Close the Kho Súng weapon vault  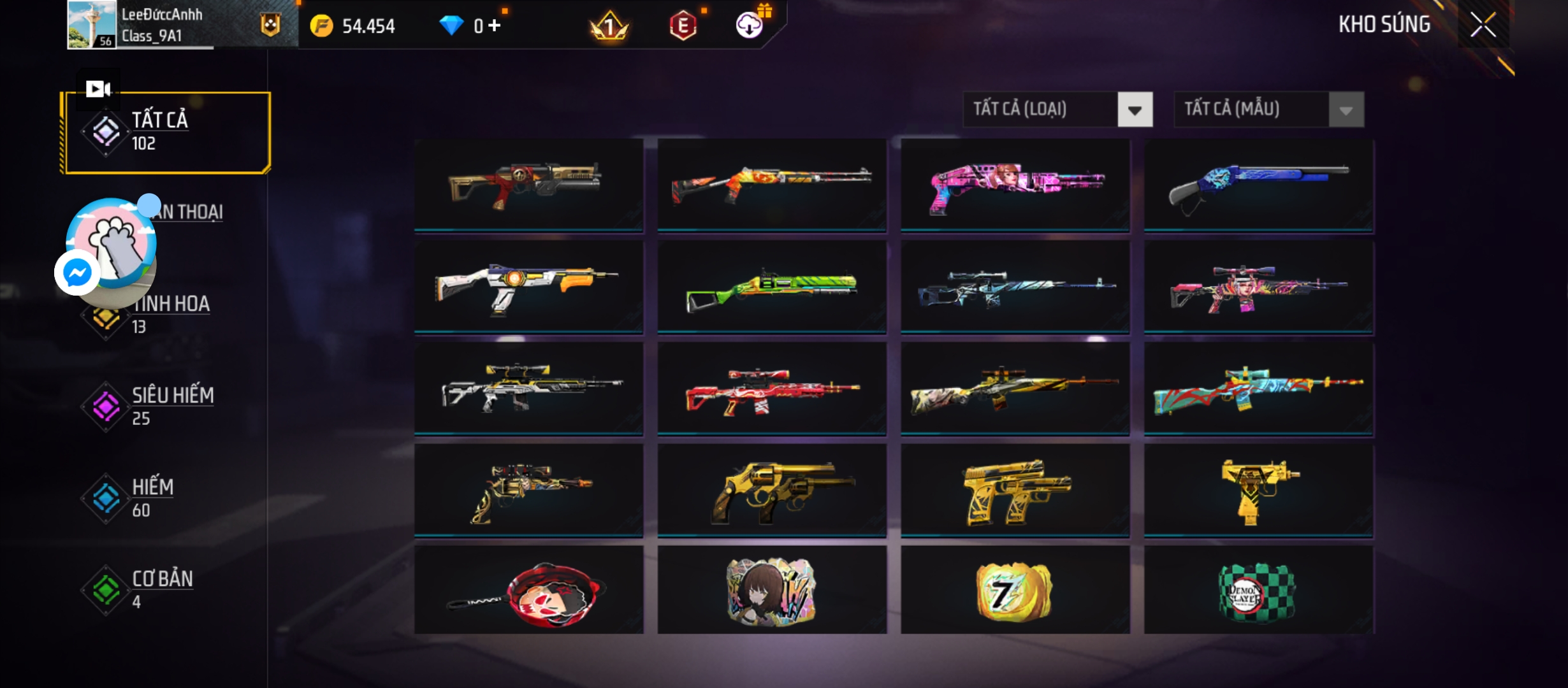pos(1483,25)
